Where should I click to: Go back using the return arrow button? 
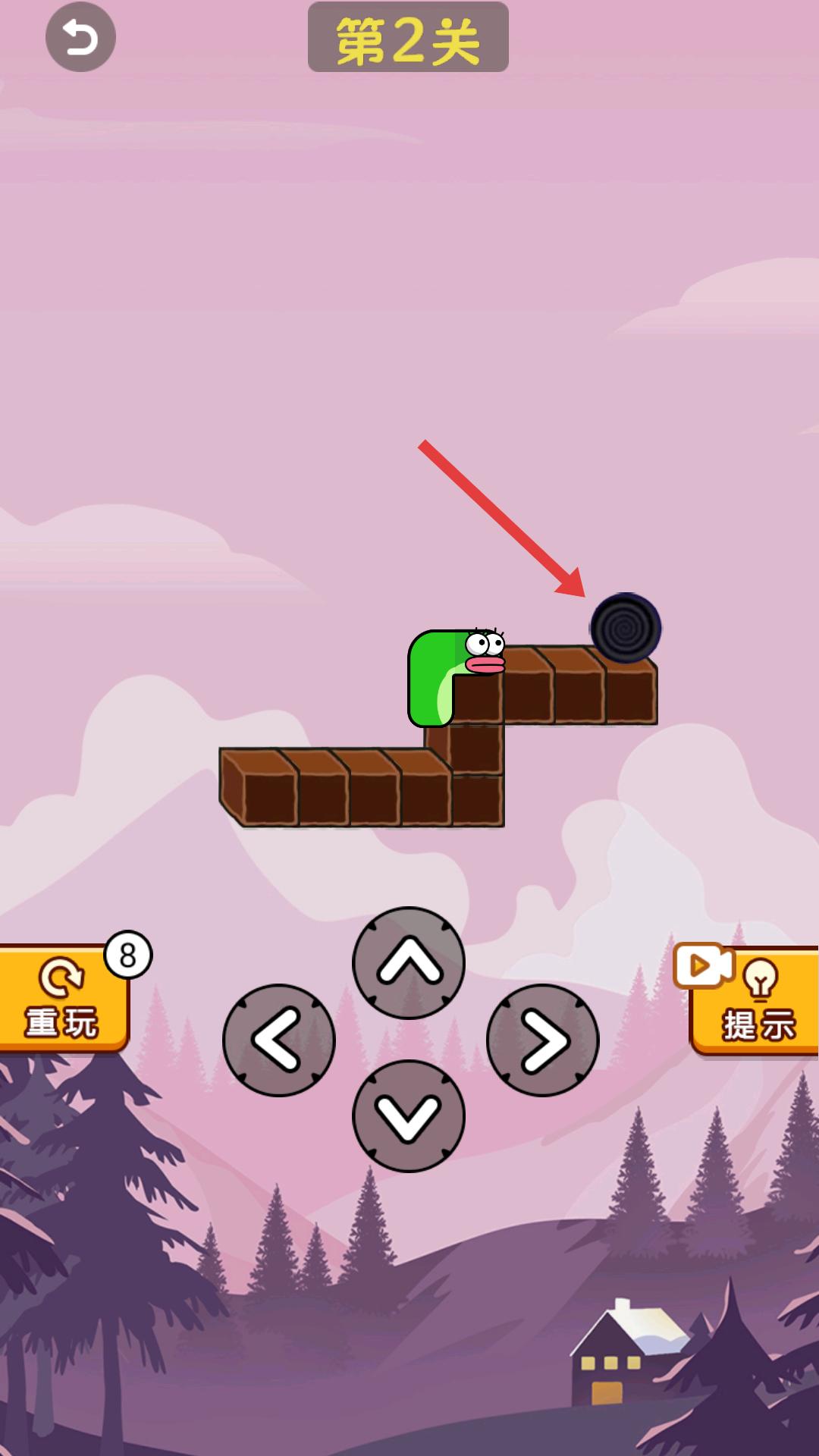point(80,37)
